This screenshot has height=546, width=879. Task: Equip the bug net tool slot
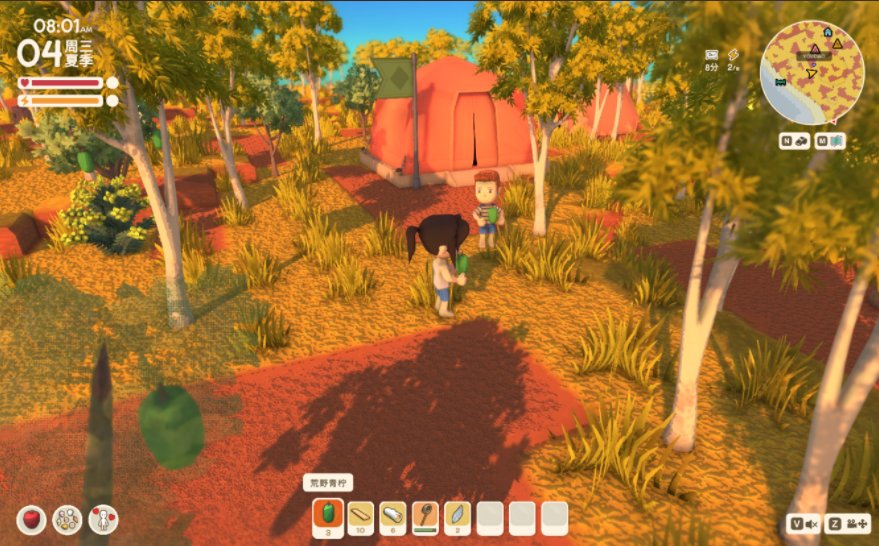click(425, 516)
